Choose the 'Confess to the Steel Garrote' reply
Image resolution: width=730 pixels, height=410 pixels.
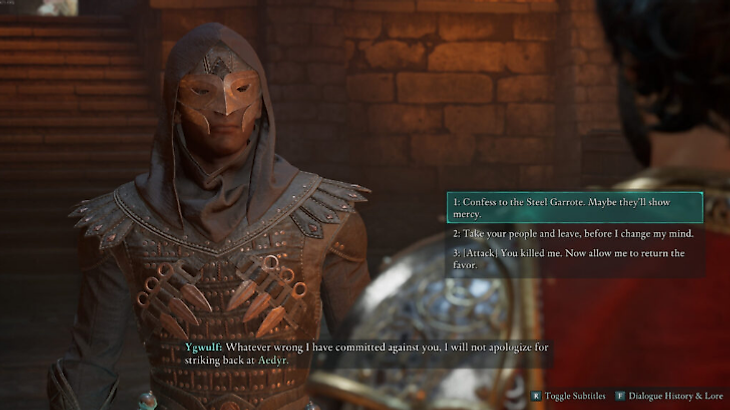[574, 208]
